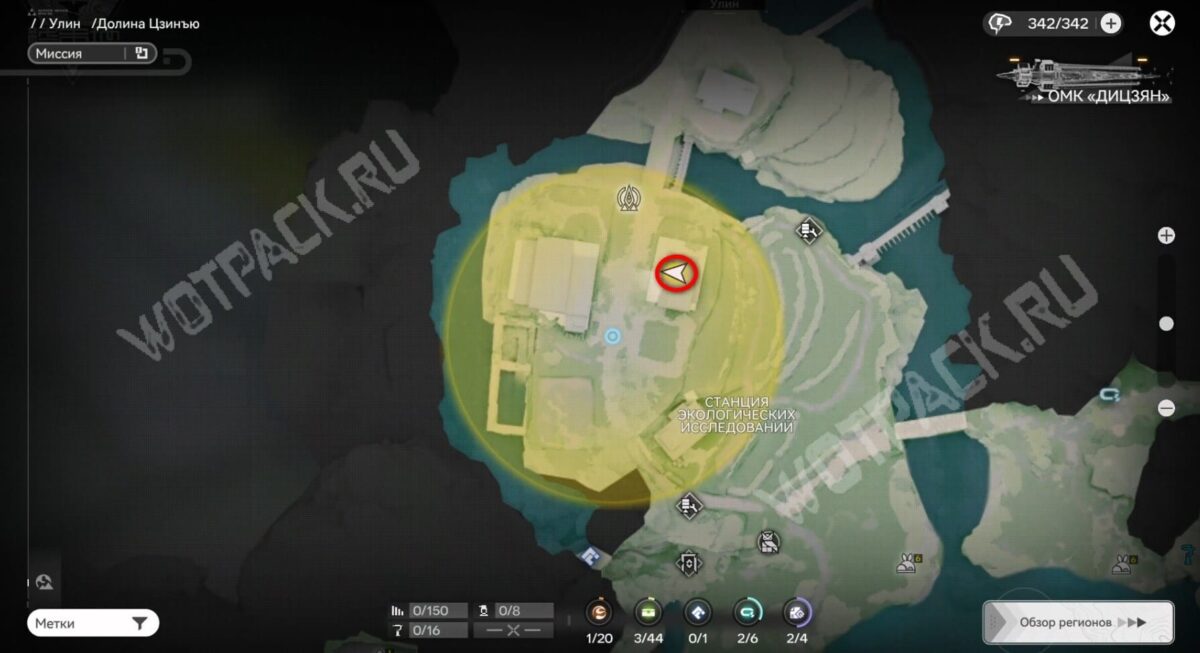Select the rabbit marker with number 6
The image size is (1200, 653).
(x=908, y=563)
